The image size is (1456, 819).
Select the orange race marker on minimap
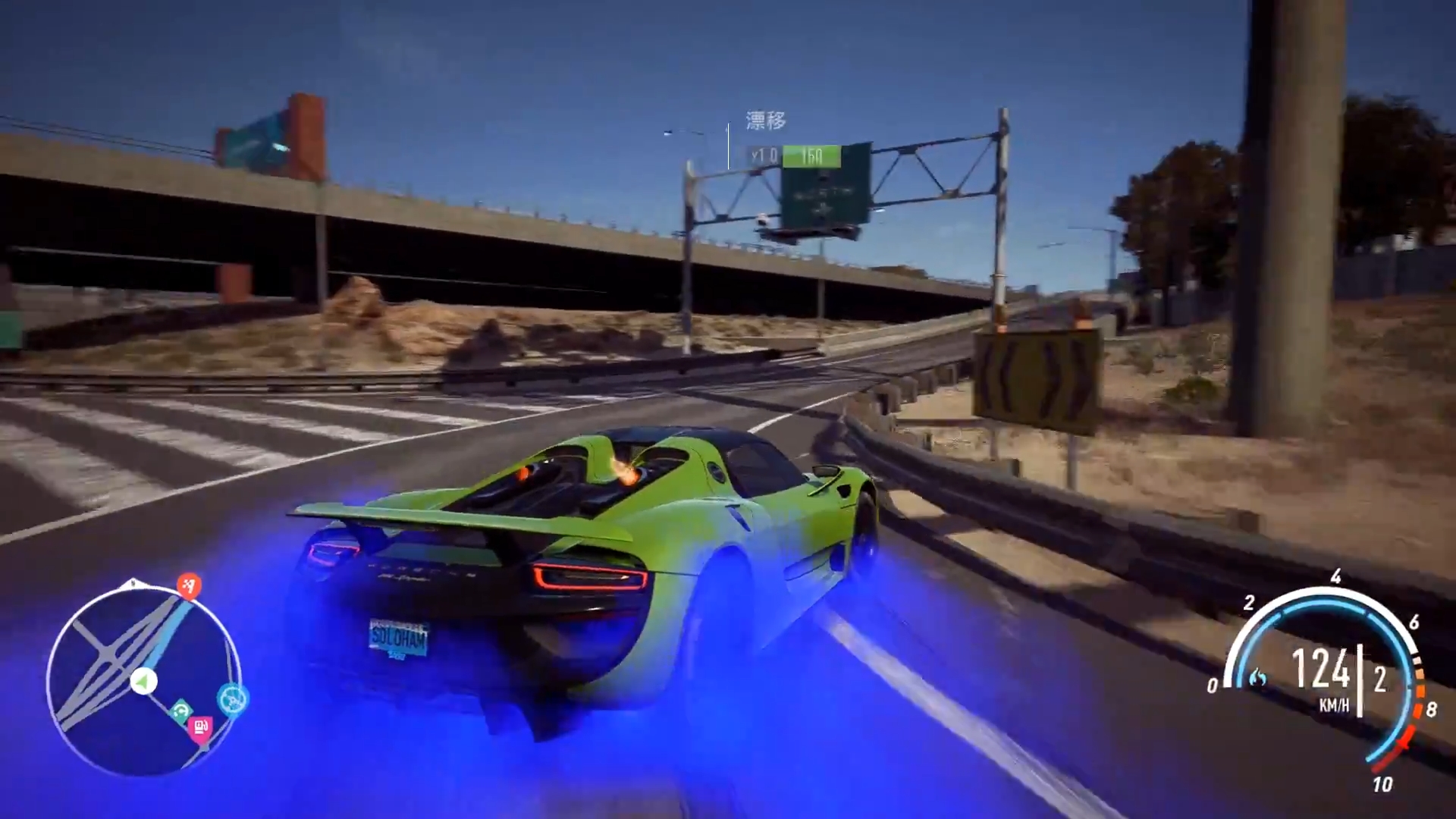click(x=189, y=585)
